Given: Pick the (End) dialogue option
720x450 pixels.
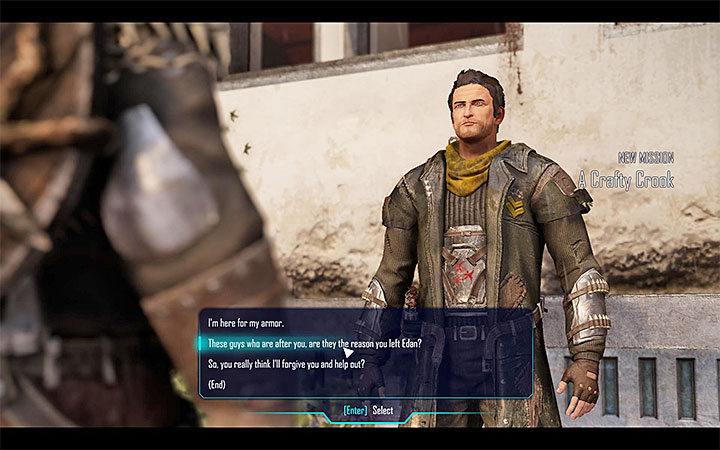Looking at the screenshot, I should [x=219, y=384].
